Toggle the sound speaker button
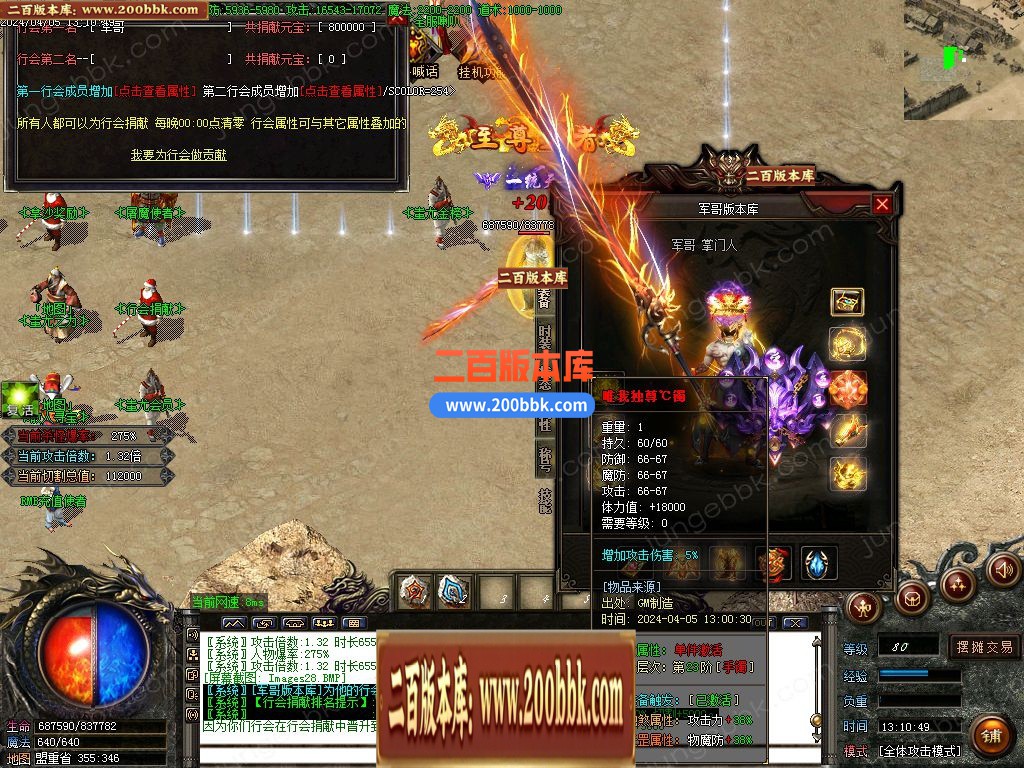Viewport: 1024px width, 768px height. point(1003,569)
